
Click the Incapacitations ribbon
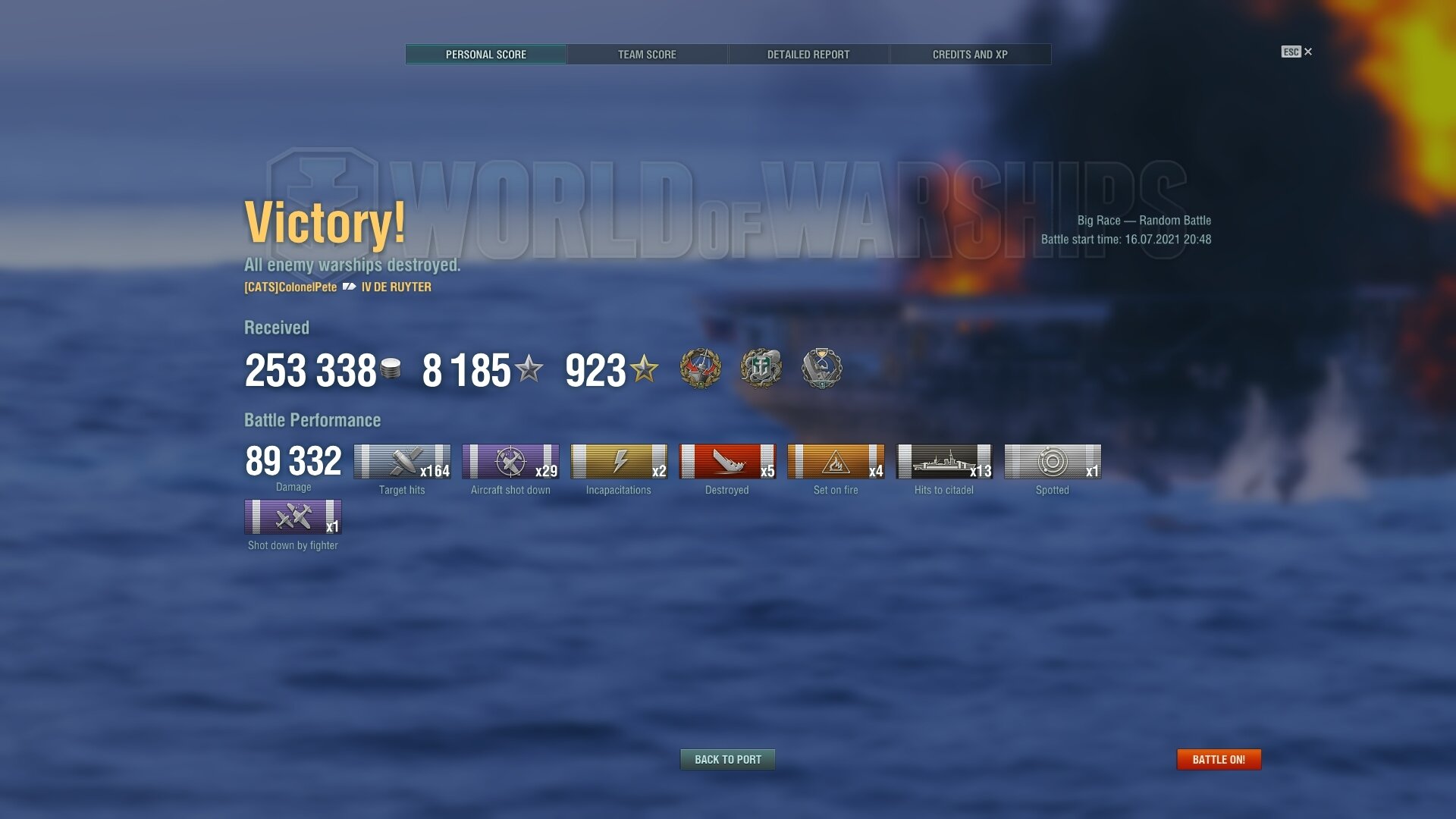[619, 461]
